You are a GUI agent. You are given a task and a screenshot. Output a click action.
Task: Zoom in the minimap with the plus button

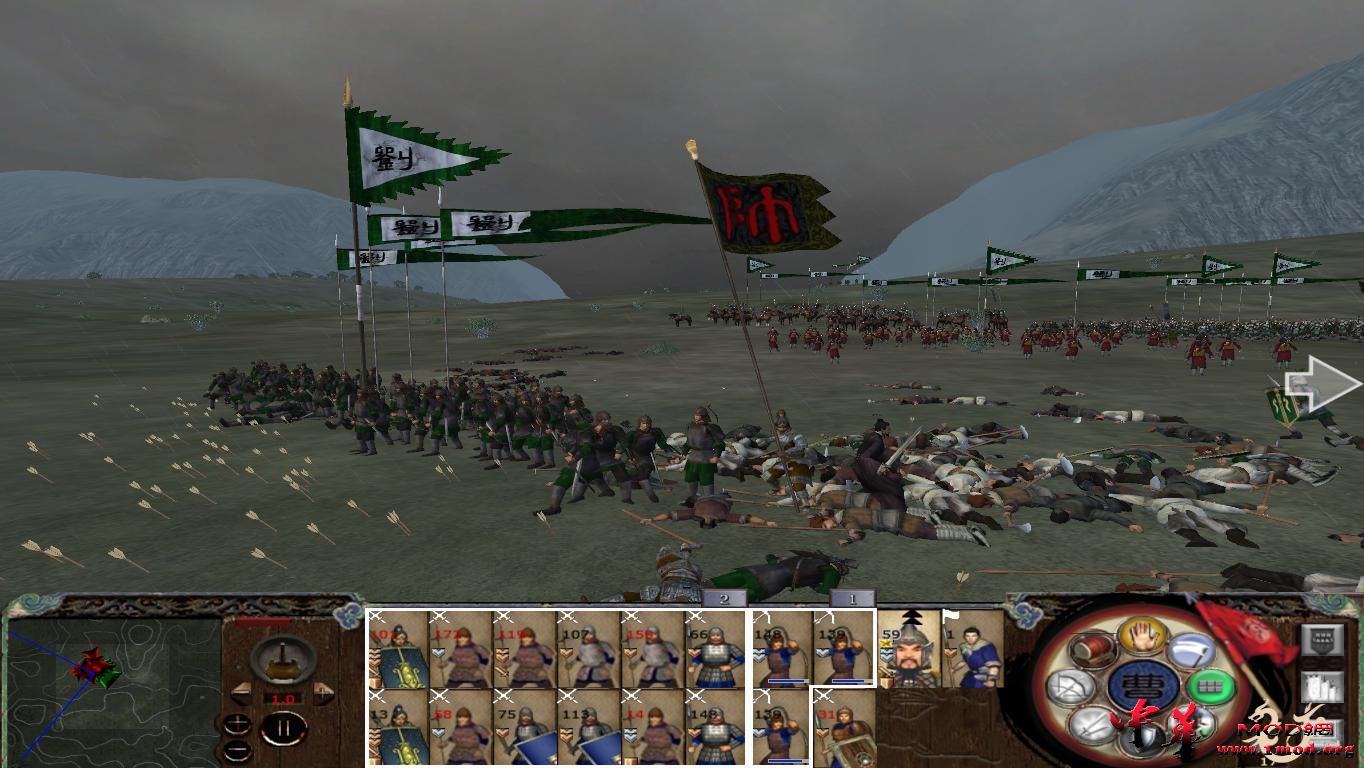(237, 724)
